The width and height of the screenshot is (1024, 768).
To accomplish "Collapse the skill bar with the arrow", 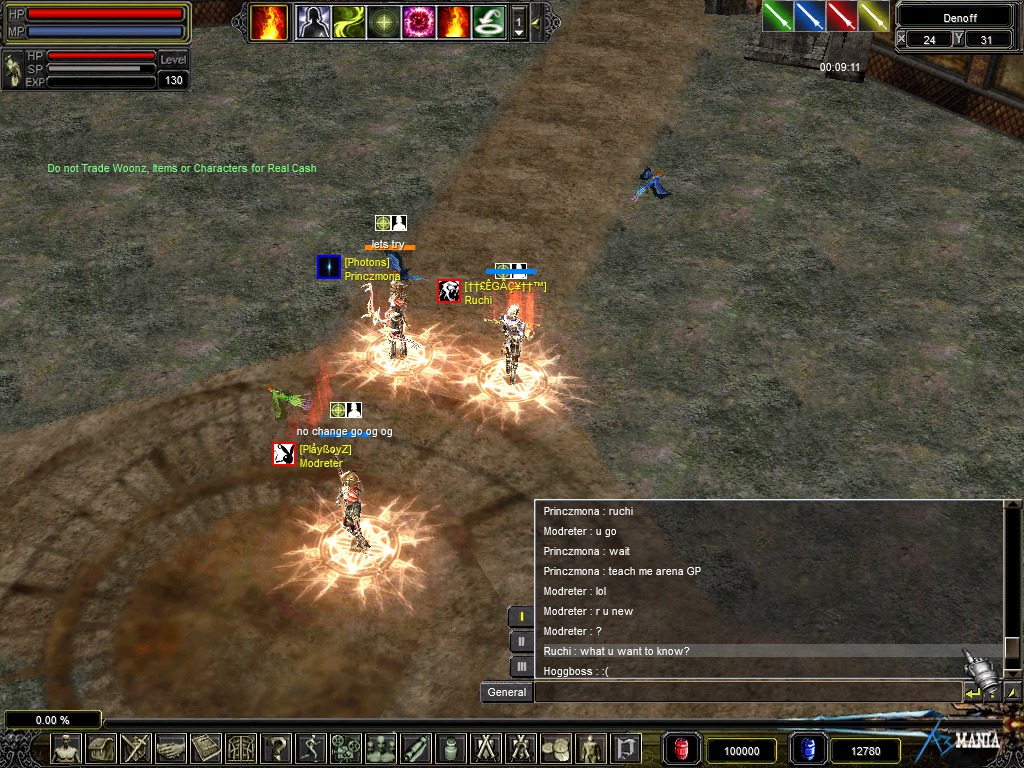I will pyautogui.click(x=536, y=22).
